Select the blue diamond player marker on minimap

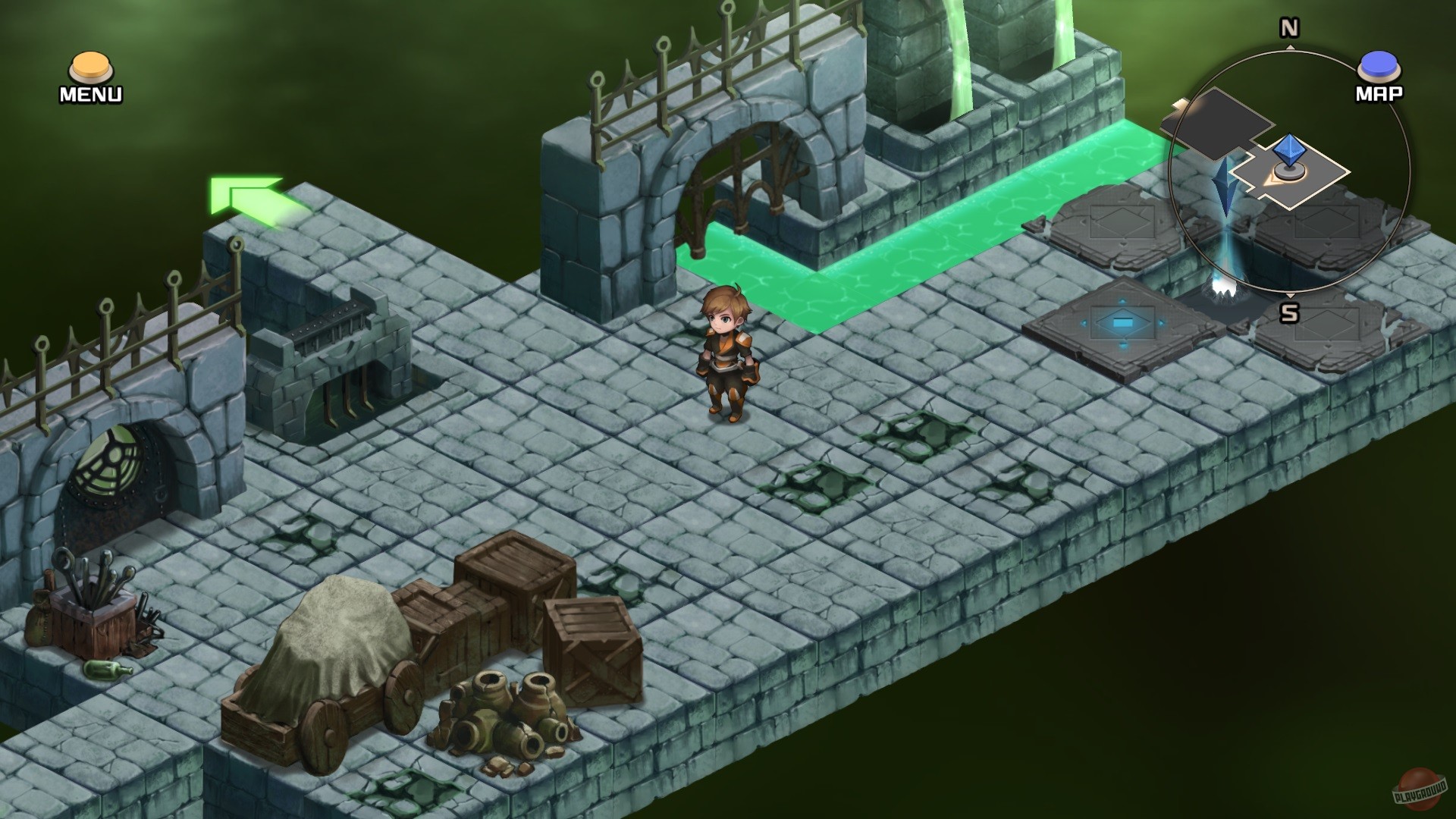(x=1289, y=148)
